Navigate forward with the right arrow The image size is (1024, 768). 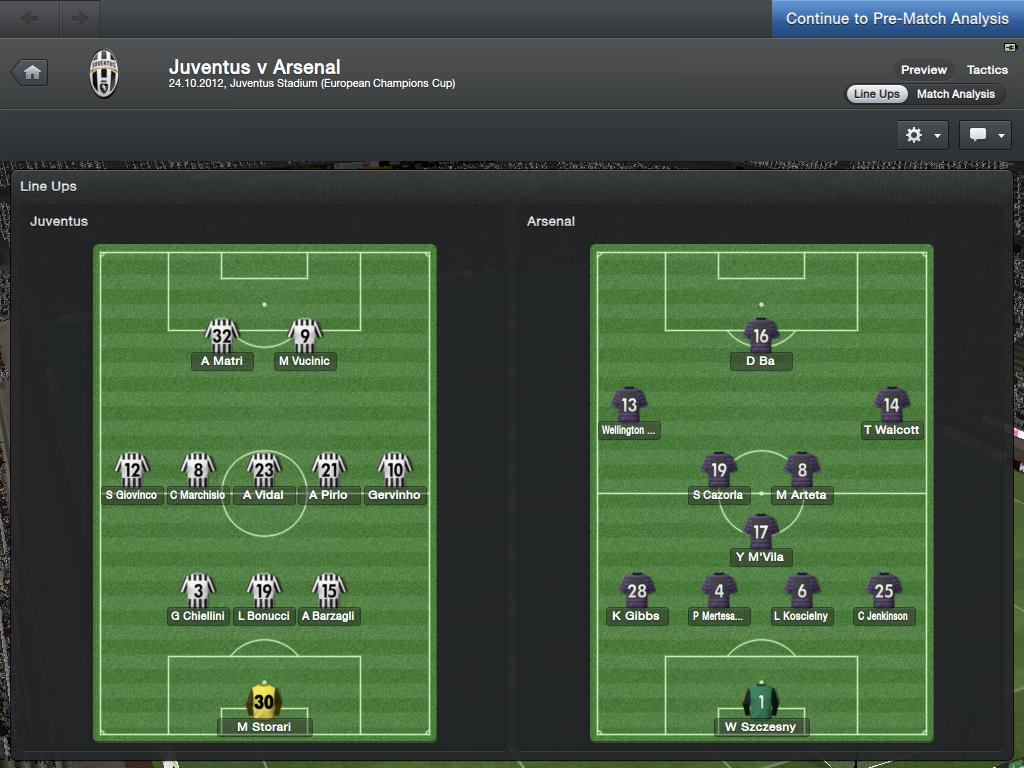(x=80, y=18)
